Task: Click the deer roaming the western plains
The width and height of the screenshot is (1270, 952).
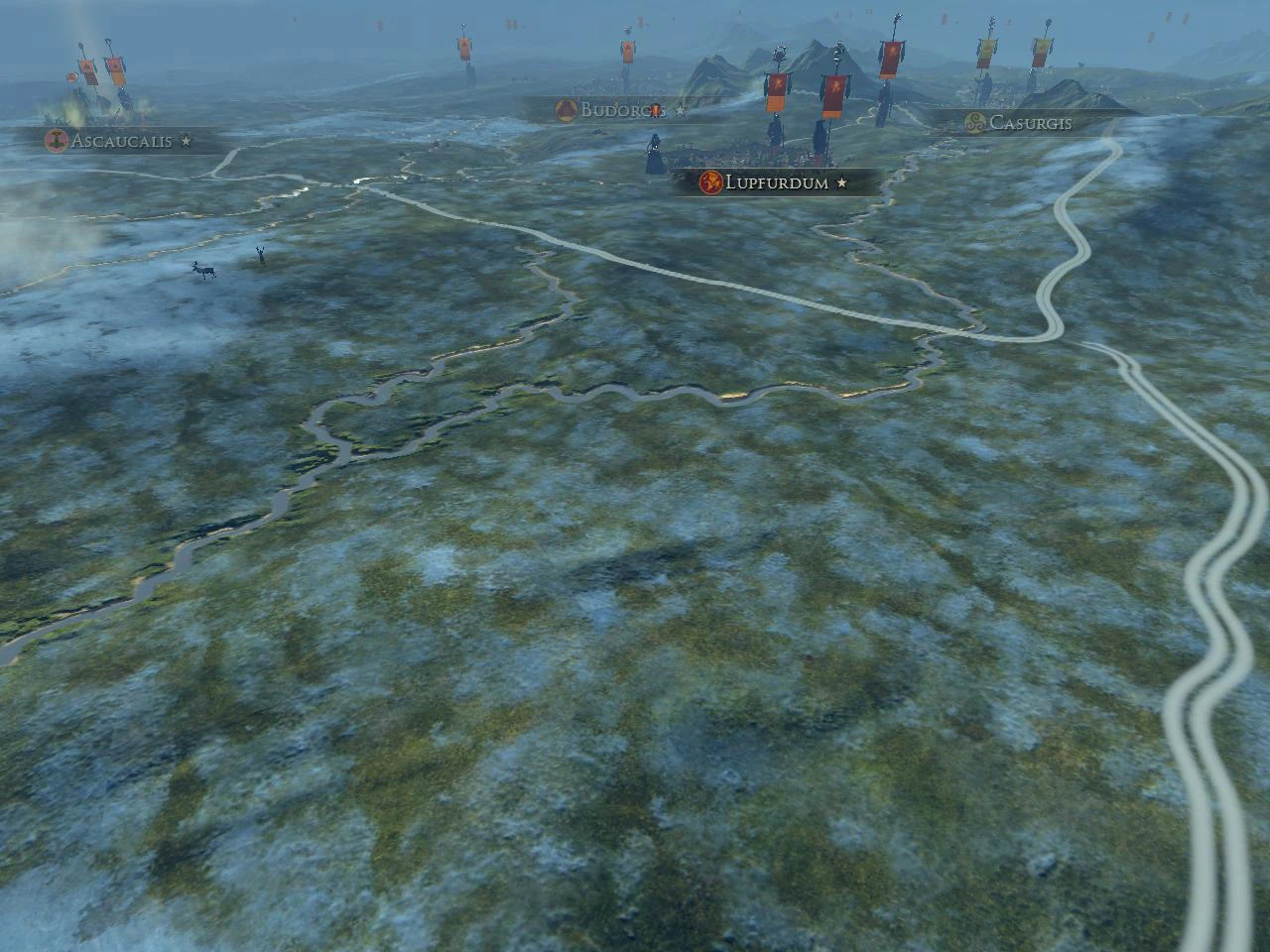Action: pos(203,272)
